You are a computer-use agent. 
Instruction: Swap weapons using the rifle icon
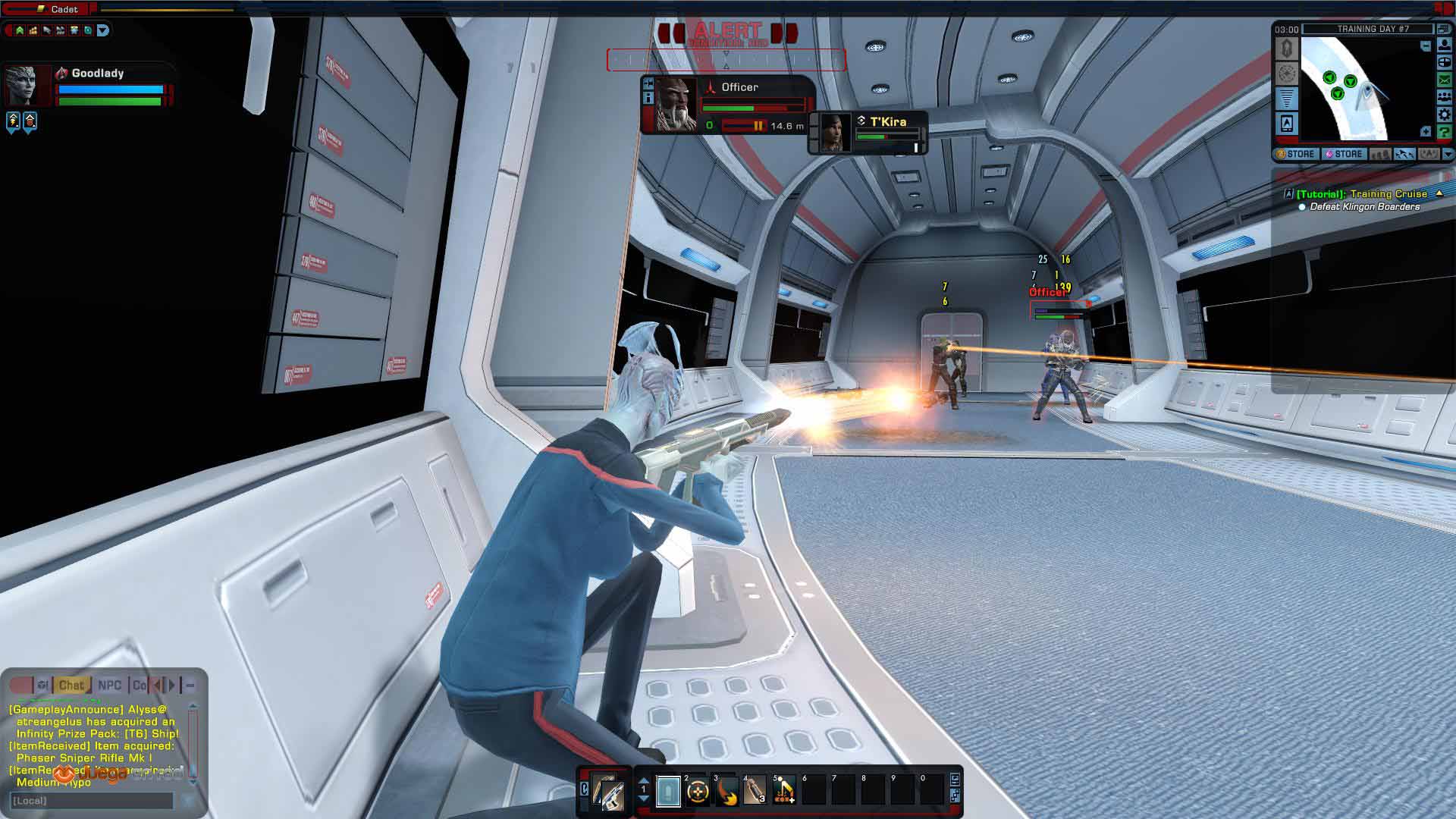(x=607, y=793)
